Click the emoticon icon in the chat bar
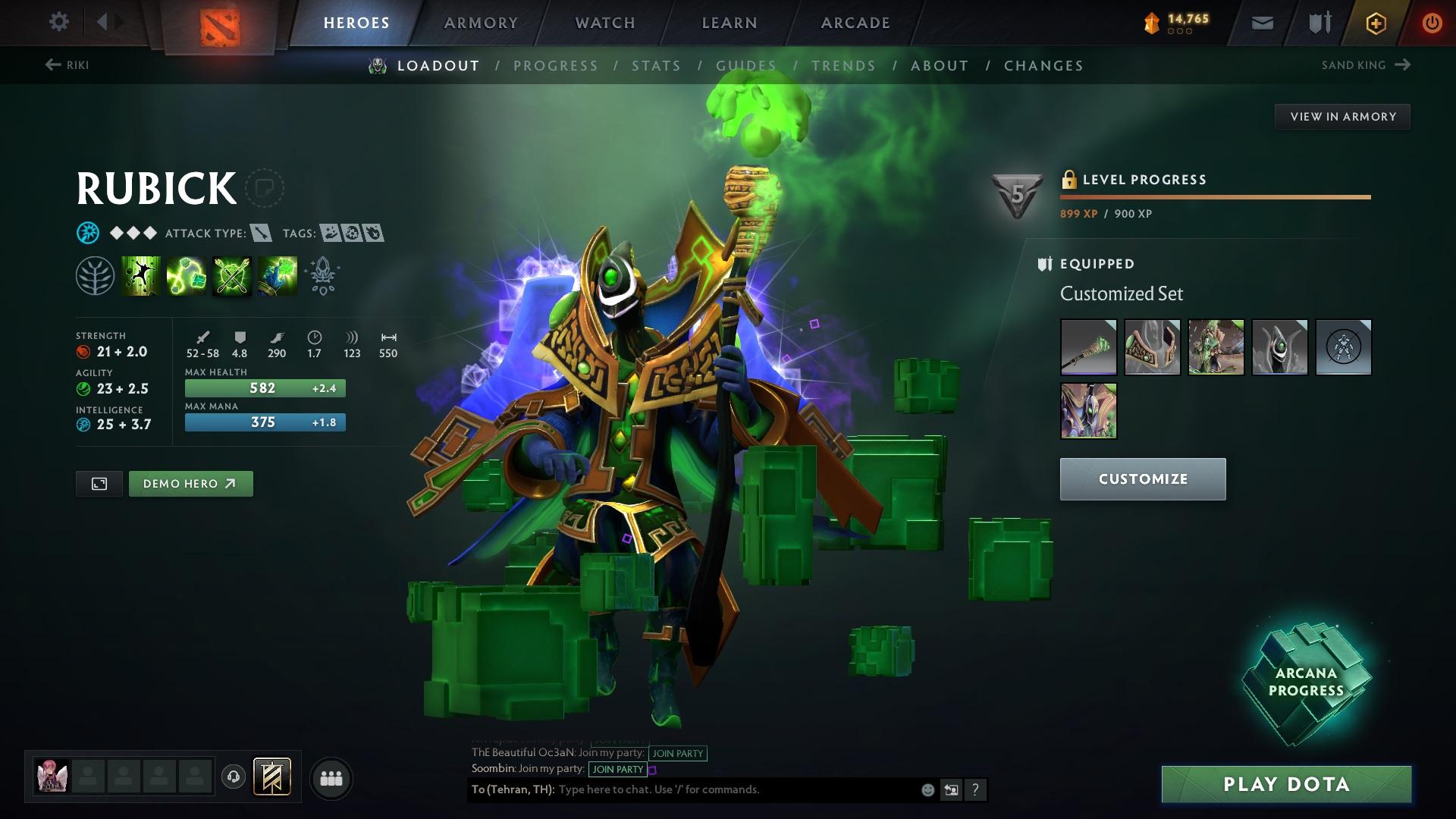Screen dimensions: 1456x819 pos(927,789)
